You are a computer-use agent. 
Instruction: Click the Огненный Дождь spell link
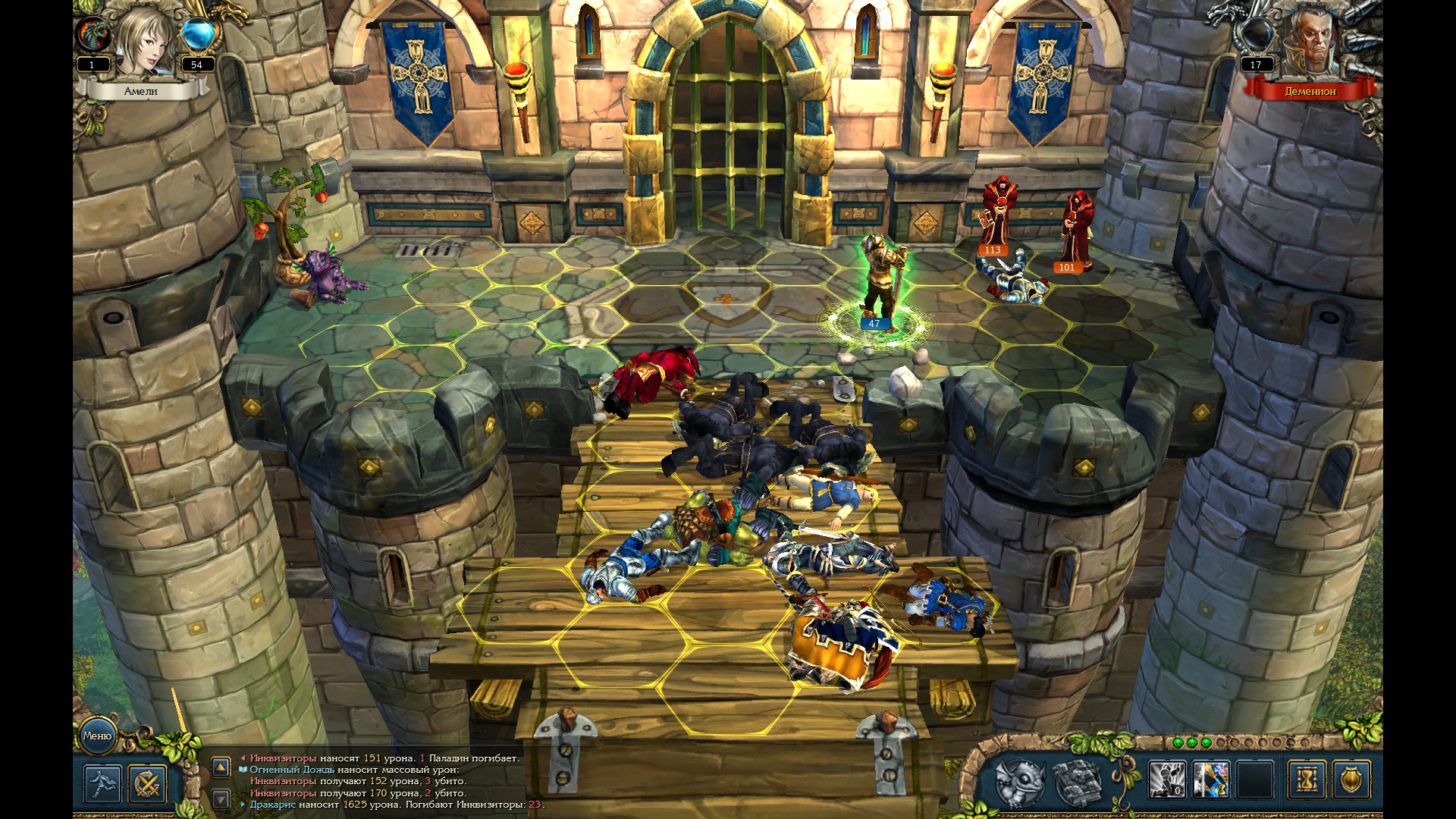pos(293,771)
